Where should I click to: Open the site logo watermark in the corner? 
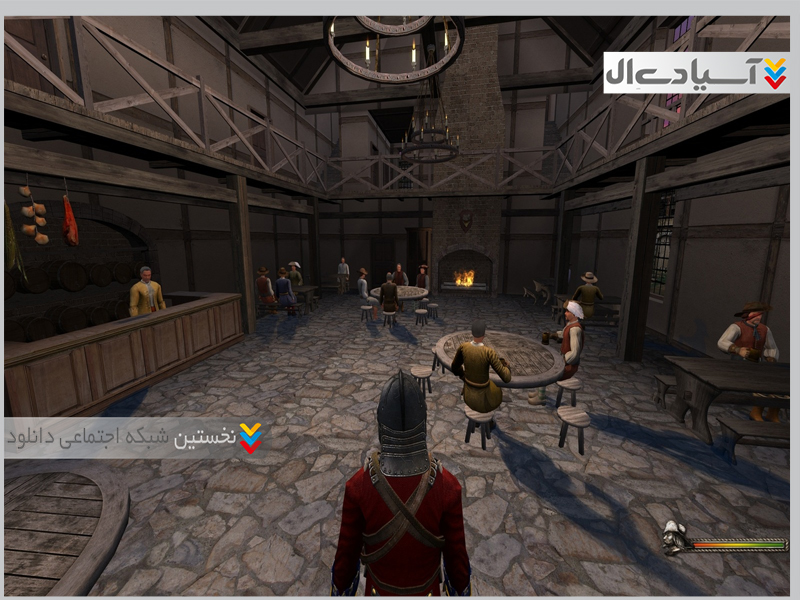point(696,73)
